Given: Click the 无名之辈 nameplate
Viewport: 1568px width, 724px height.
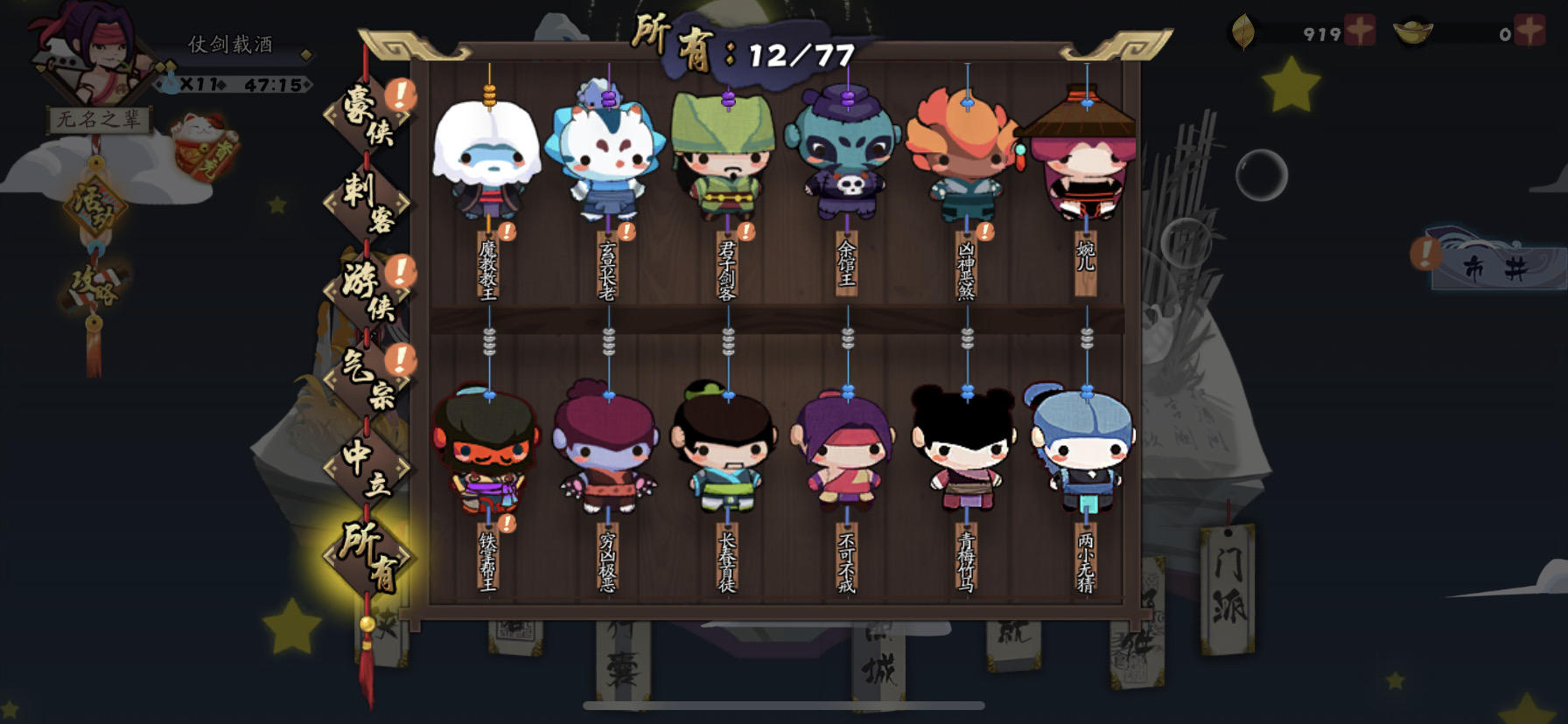Looking at the screenshot, I should point(100,120).
